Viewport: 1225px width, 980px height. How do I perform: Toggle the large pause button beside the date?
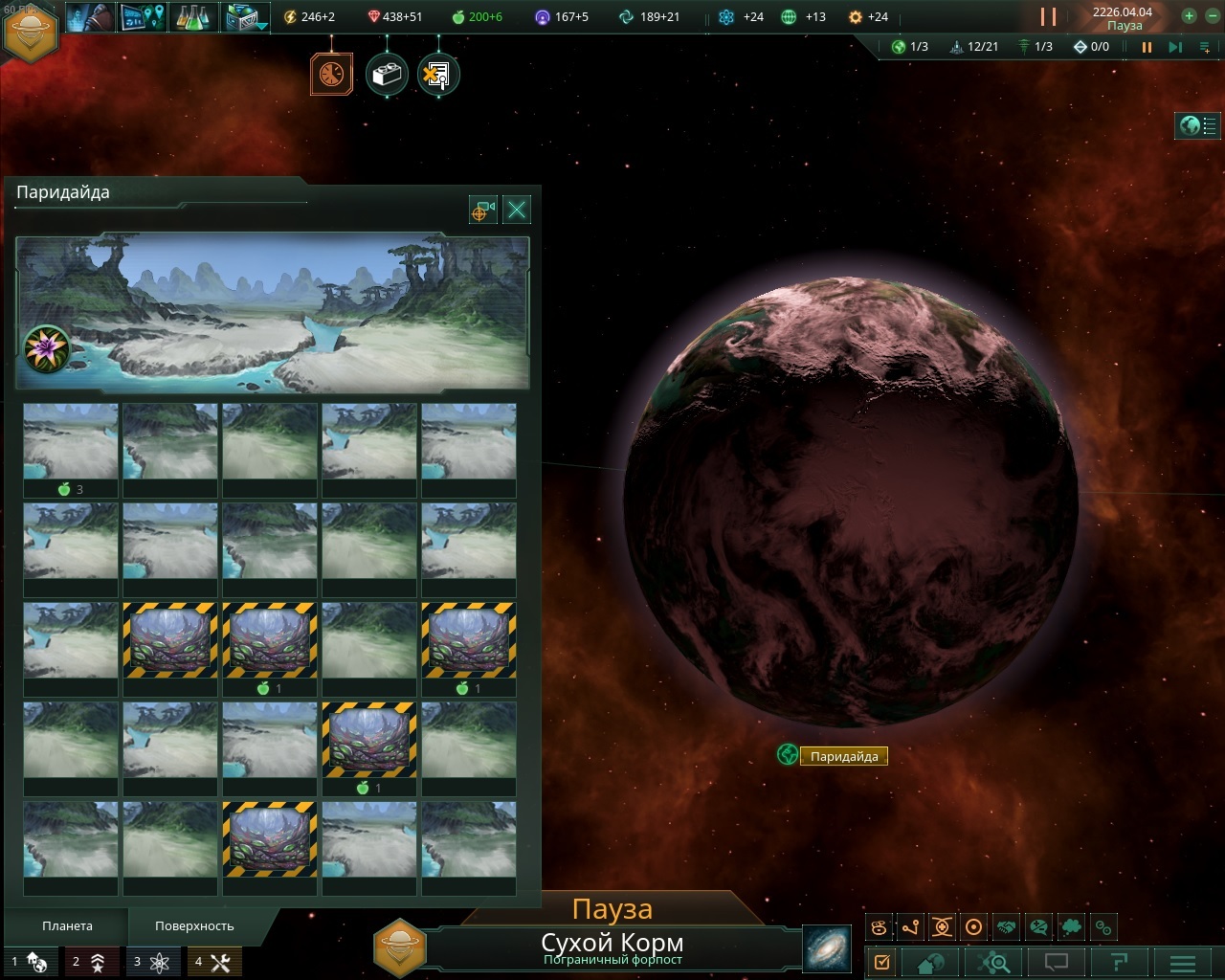(x=1049, y=16)
